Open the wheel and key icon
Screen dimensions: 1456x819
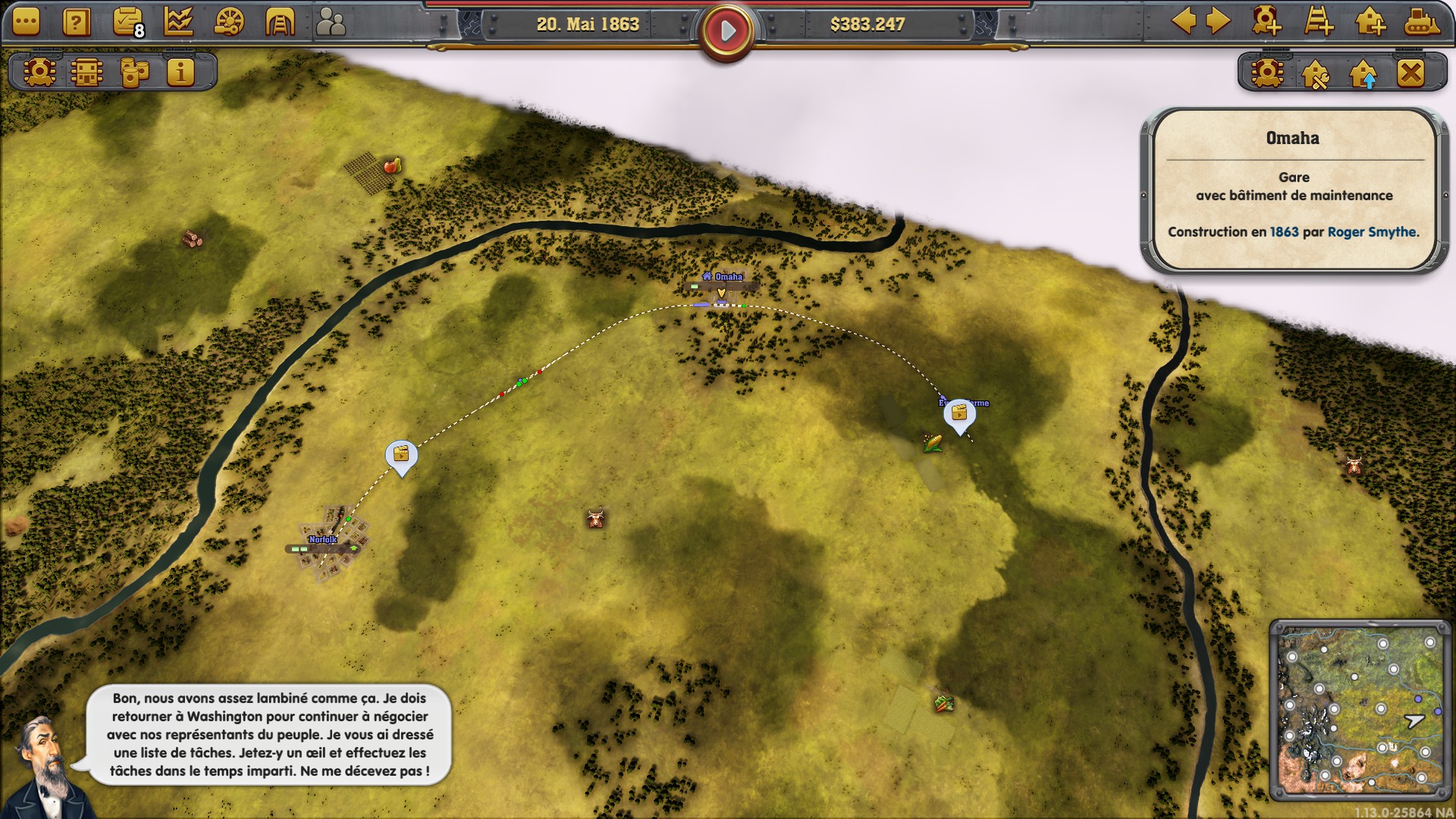click(229, 22)
